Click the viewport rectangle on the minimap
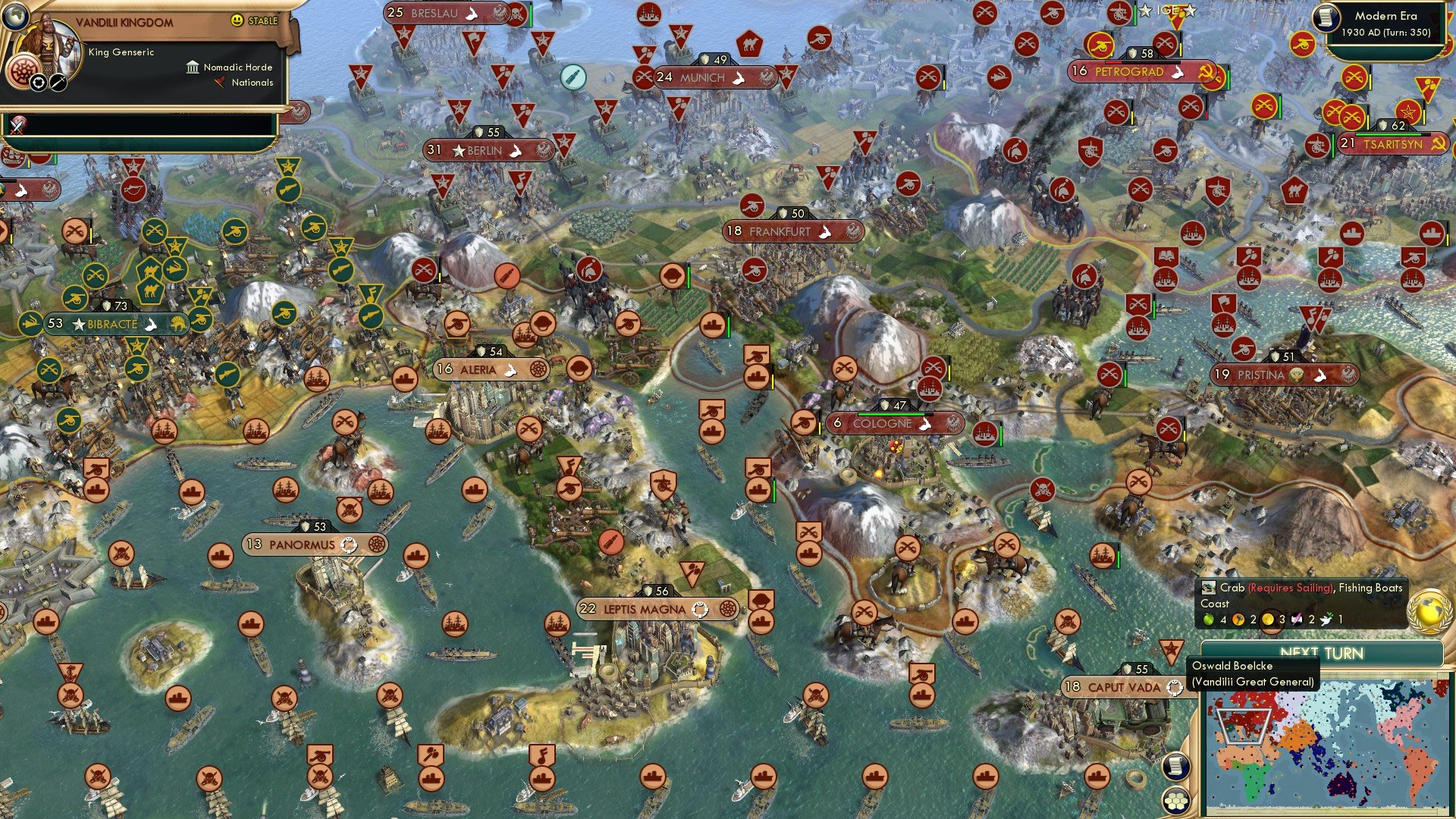Screen dimensions: 1456x819 [x=1243, y=726]
